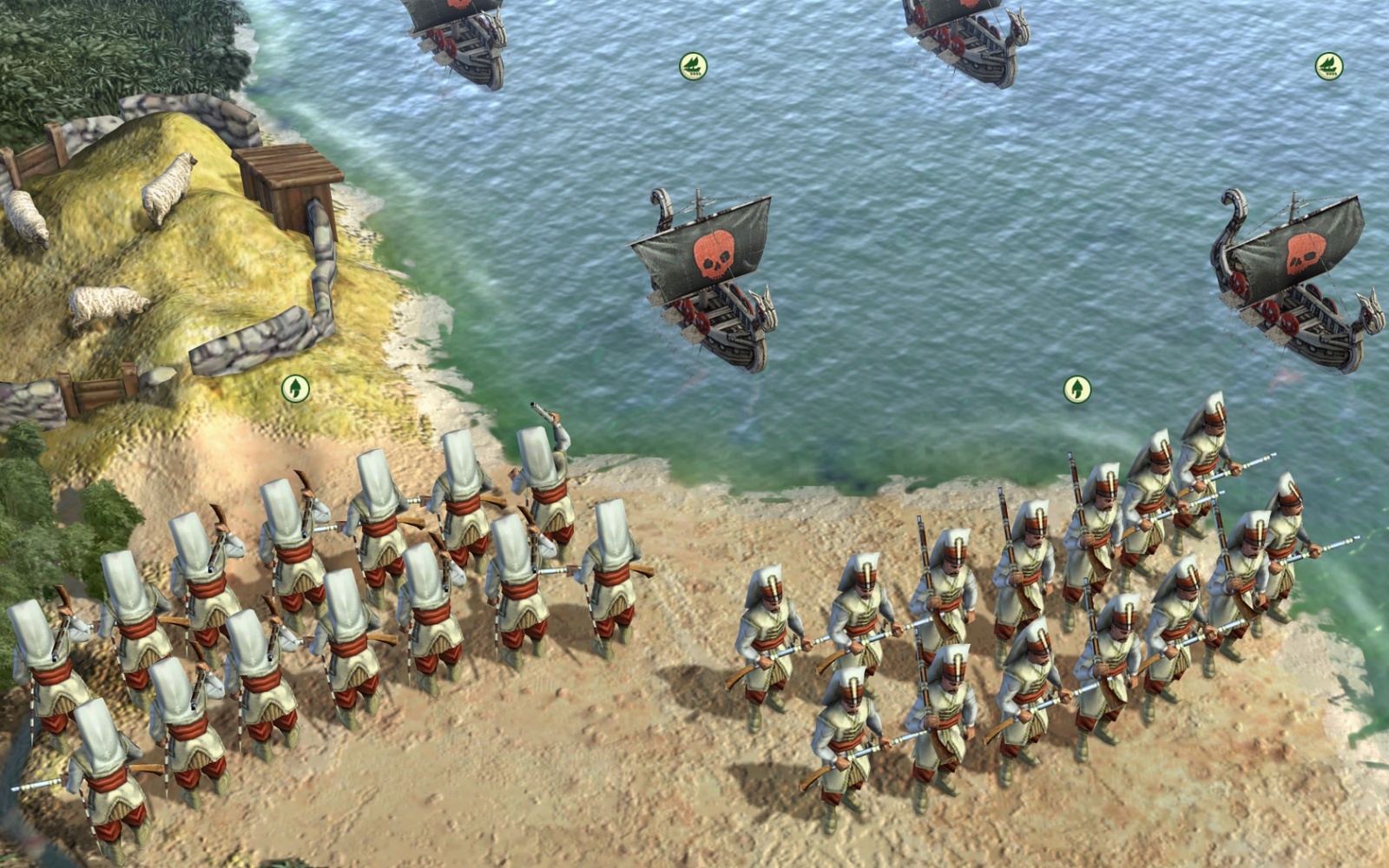Select the helmet unit flag over the water
This screenshot has height=868, width=1389.
[1077, 389]
